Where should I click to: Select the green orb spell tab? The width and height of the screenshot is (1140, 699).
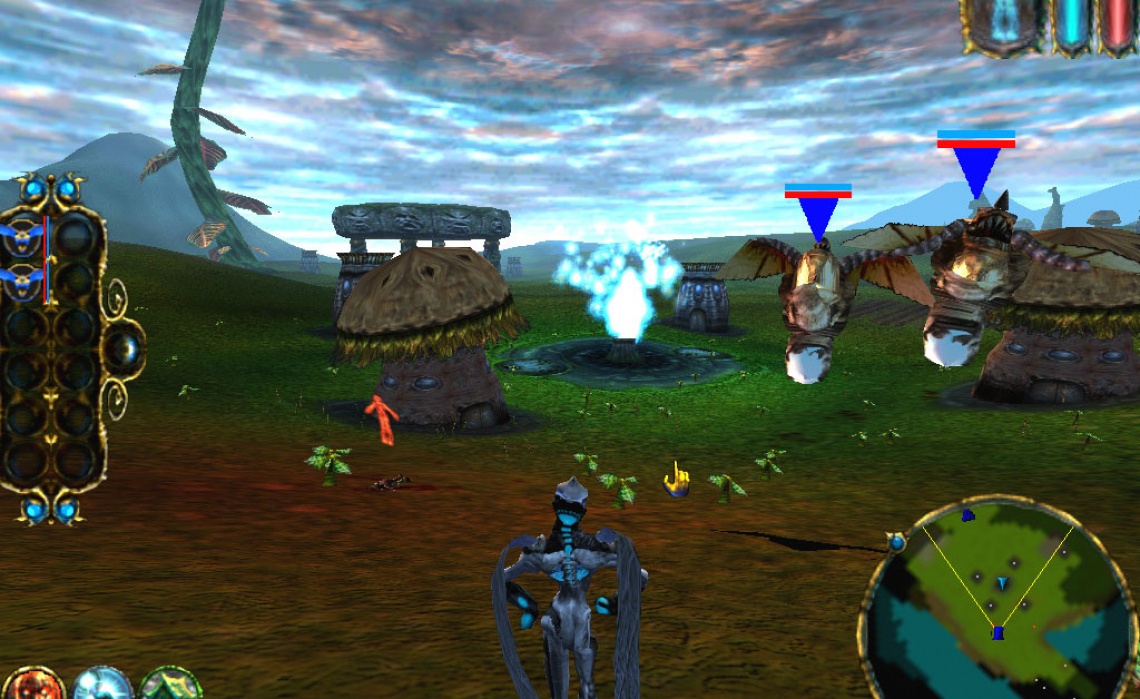[170, 686]
